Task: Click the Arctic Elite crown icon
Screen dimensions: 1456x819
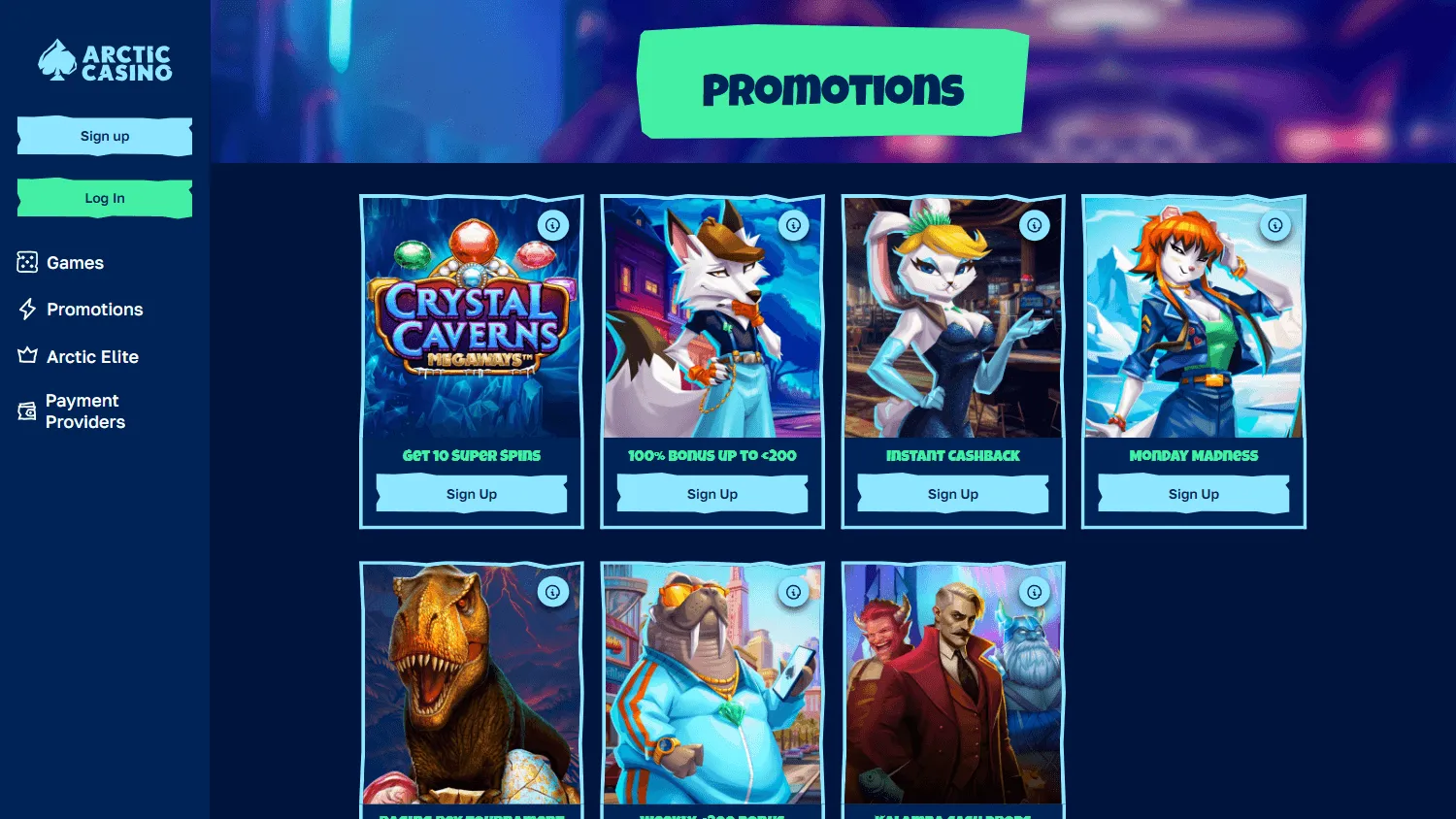Action: (26, 356)
